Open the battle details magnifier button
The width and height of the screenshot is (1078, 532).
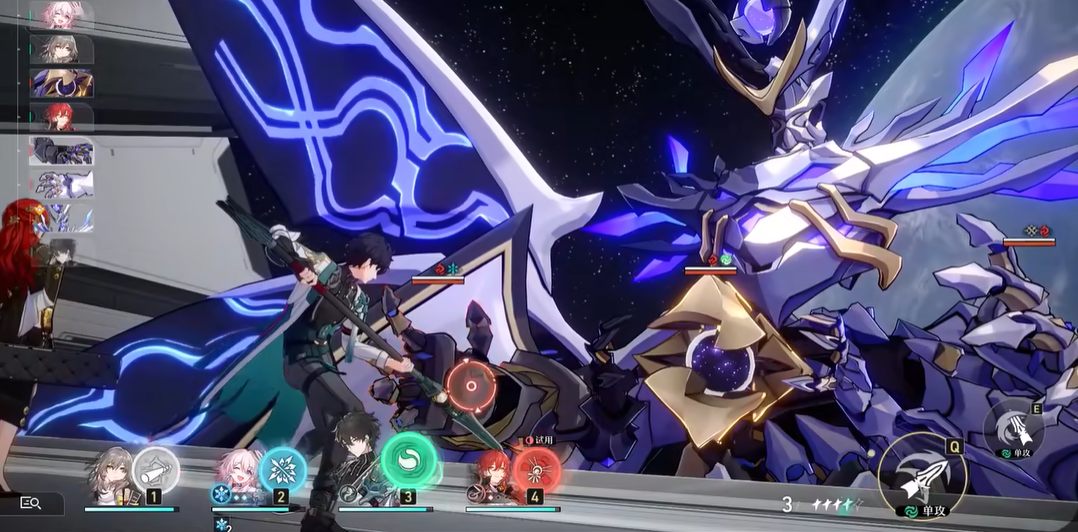(31, 503)
